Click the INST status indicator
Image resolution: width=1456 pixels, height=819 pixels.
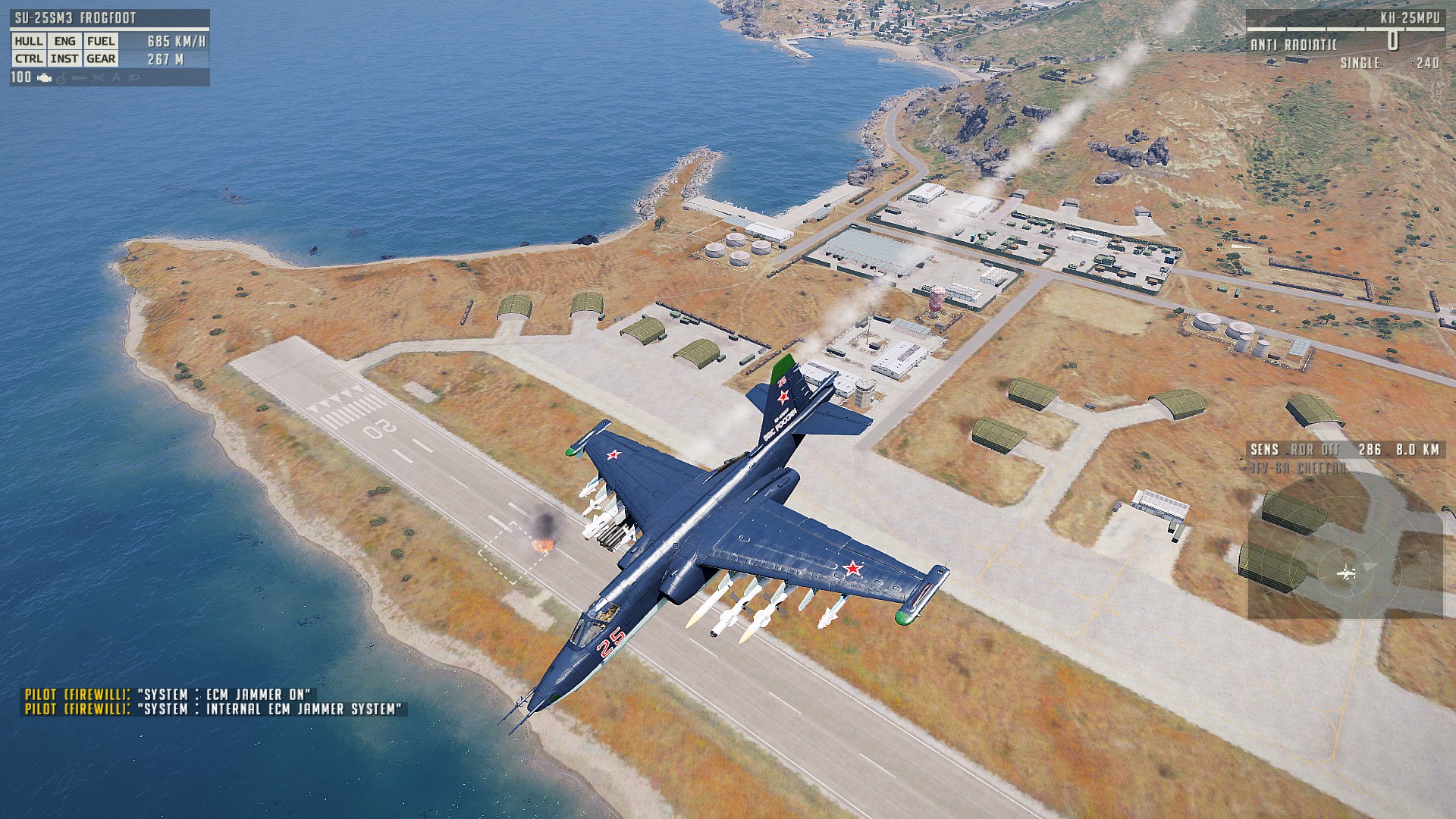64,58
